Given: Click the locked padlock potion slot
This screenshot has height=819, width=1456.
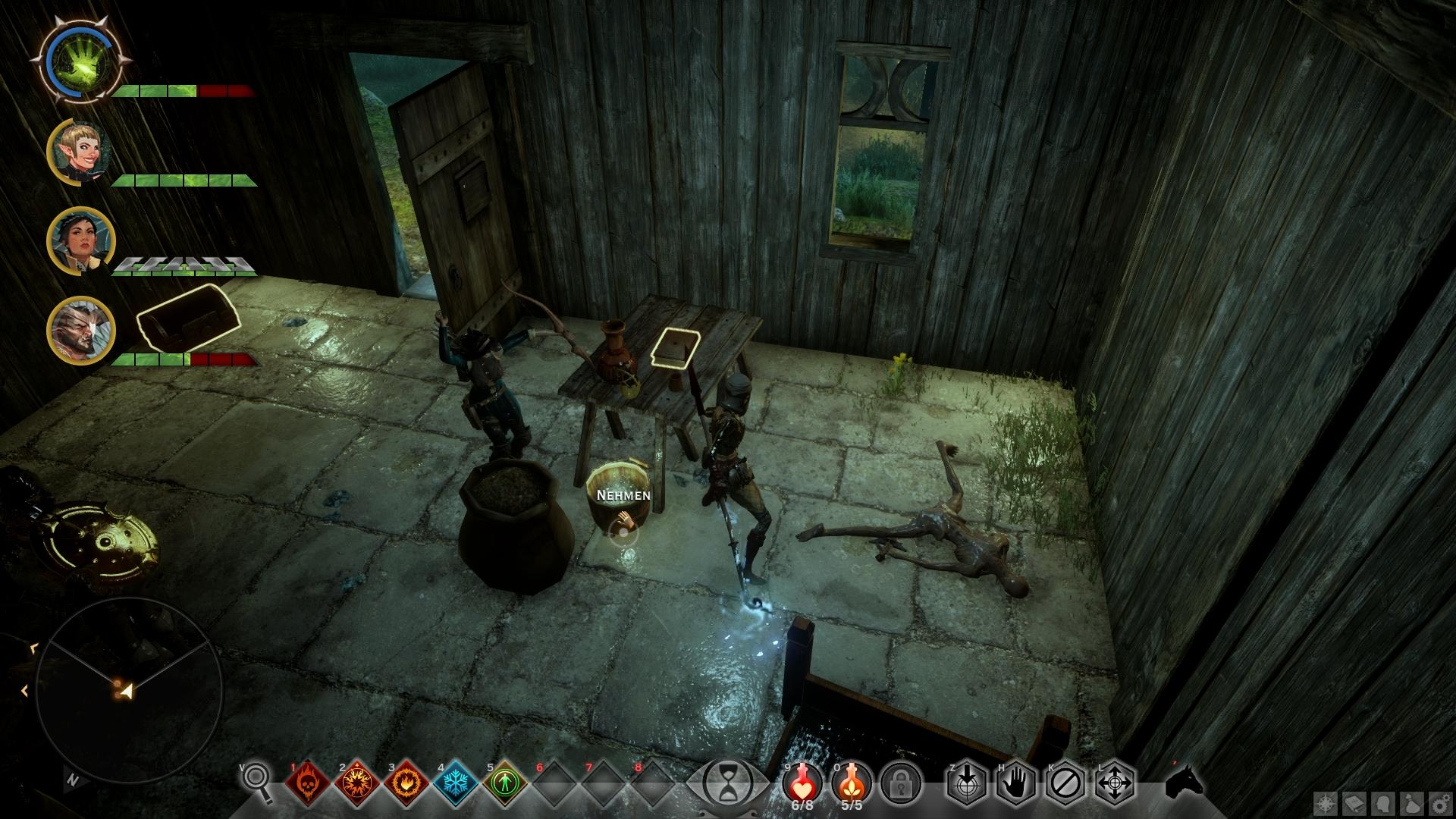Looking at the screenshot, I should point(902,782).
